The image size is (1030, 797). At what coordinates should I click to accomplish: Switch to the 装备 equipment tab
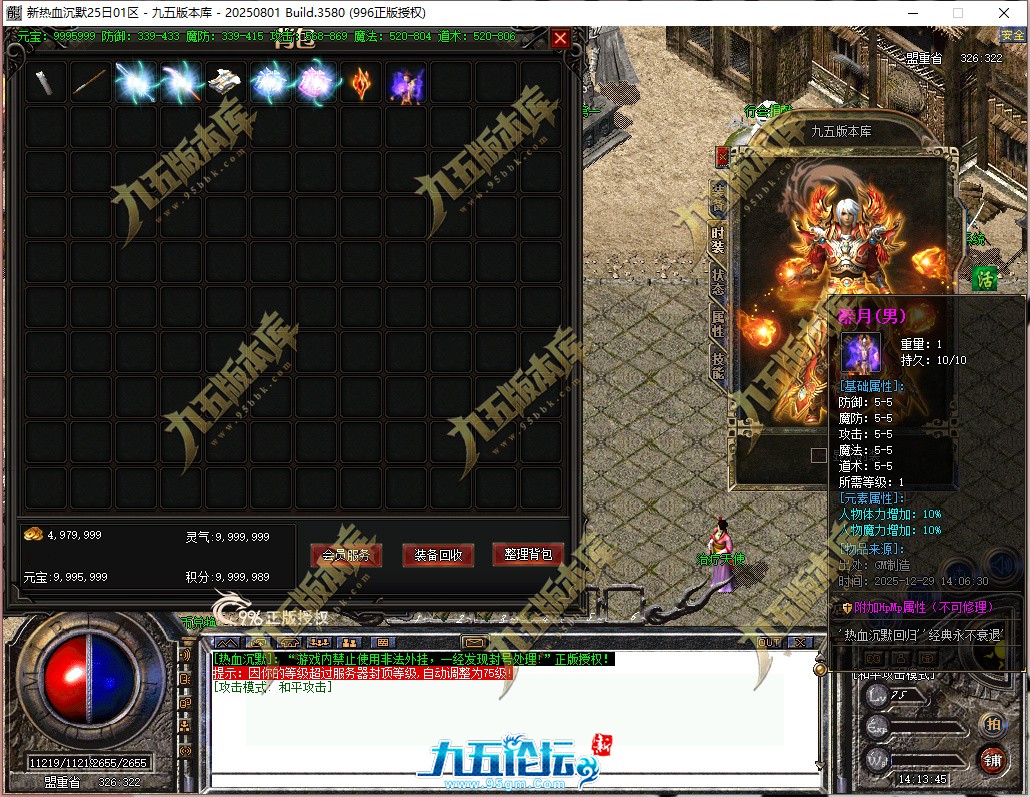(718, 196)
